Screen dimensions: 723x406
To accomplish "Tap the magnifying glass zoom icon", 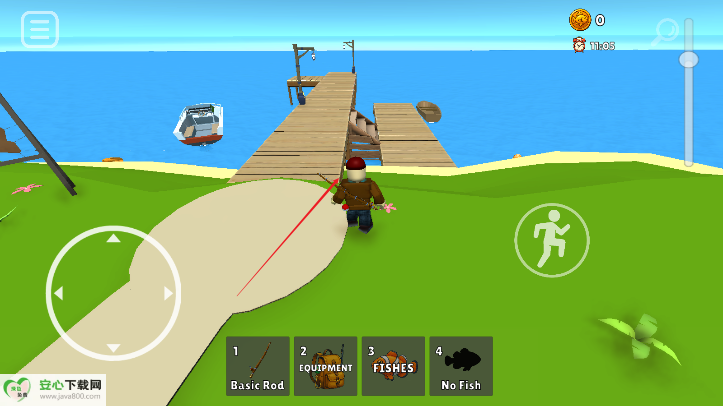I will point(664,33).
